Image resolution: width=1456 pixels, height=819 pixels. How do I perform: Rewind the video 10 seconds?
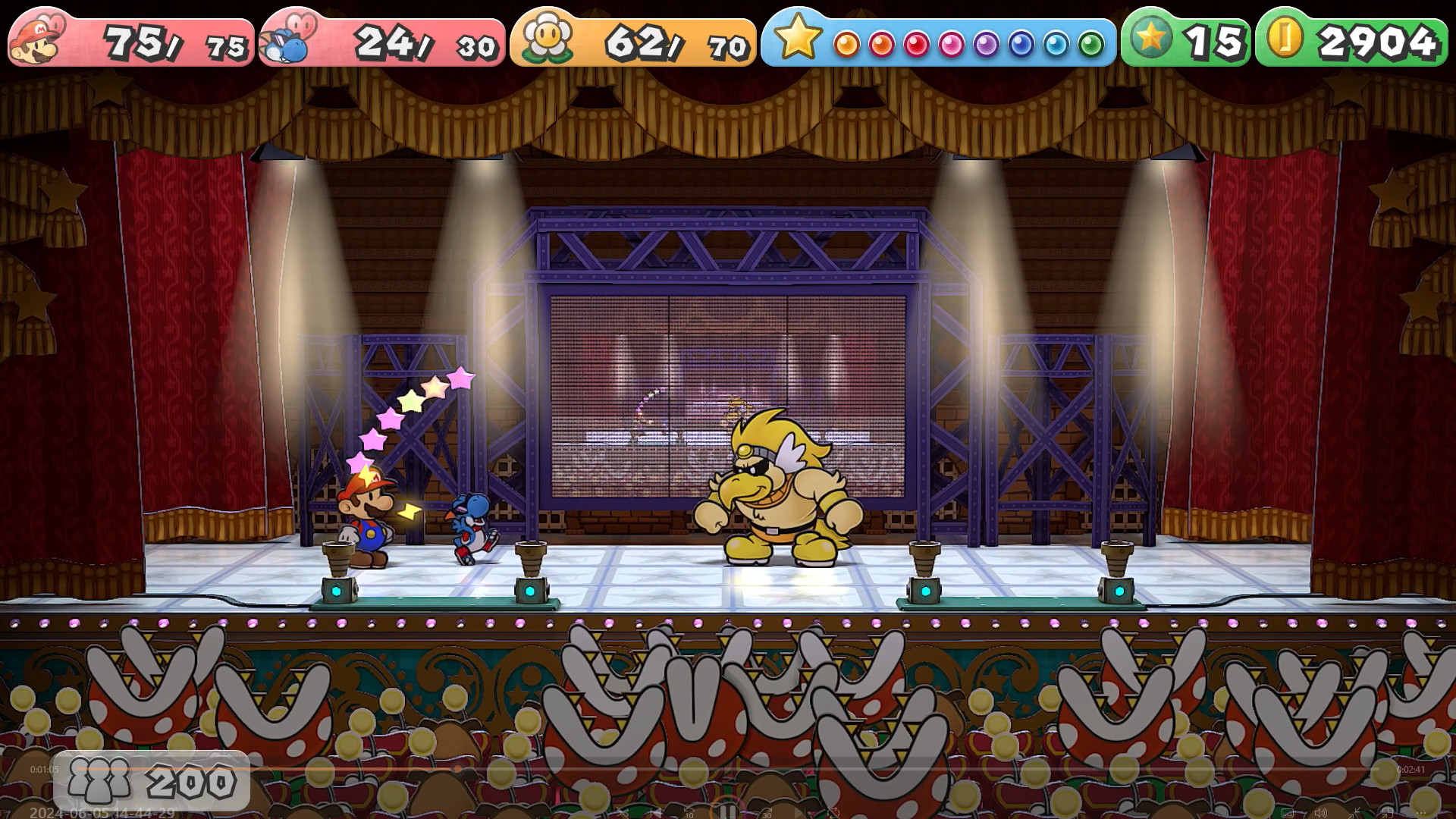tap(688, 810)
